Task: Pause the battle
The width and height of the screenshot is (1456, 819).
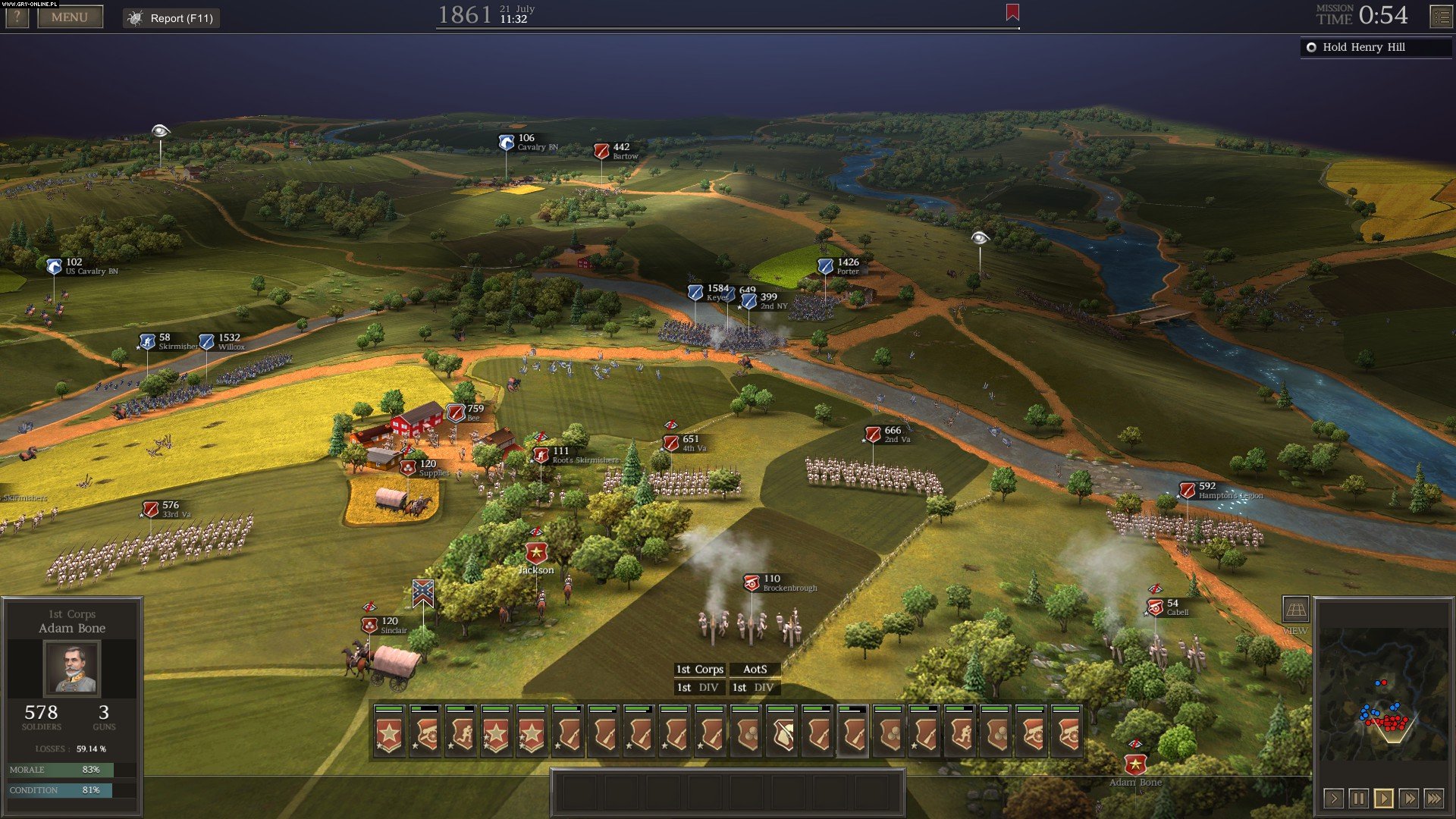Action: (x=1358, y=798)
